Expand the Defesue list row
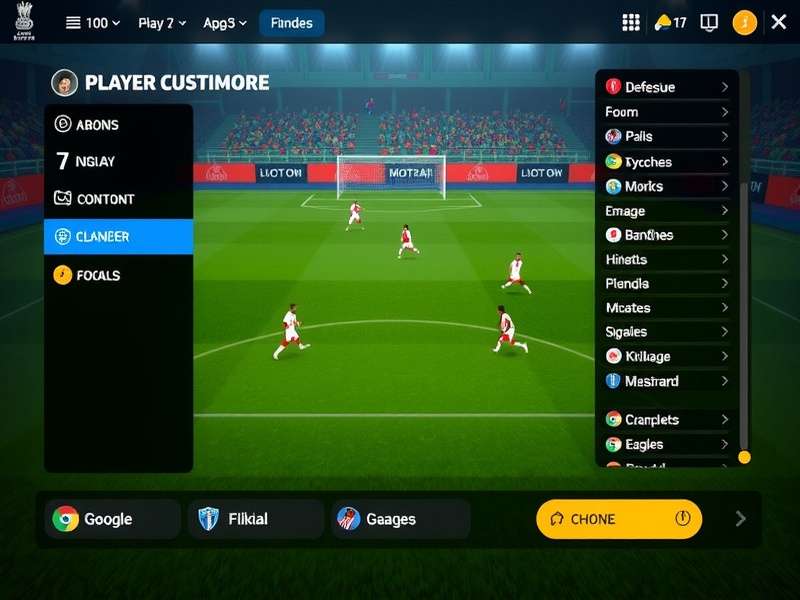Screen dimensions: 800x600 click(x=667, y=87)
